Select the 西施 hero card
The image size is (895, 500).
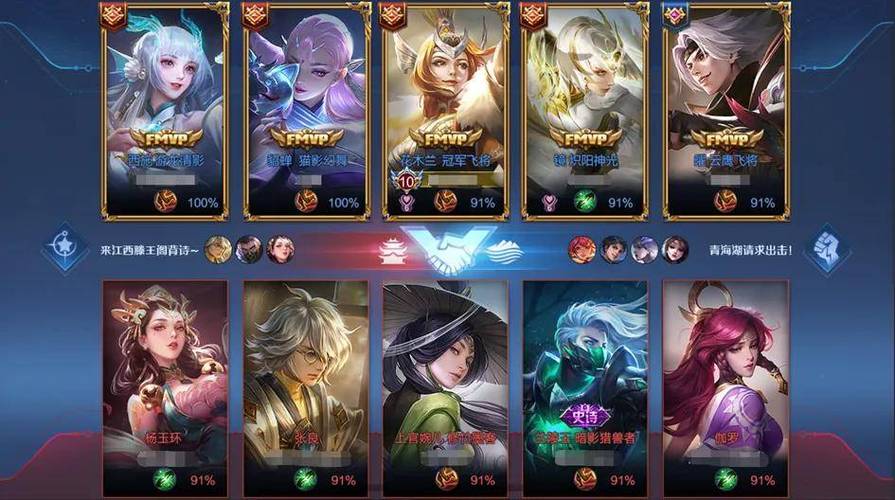[x=165, y=110]
